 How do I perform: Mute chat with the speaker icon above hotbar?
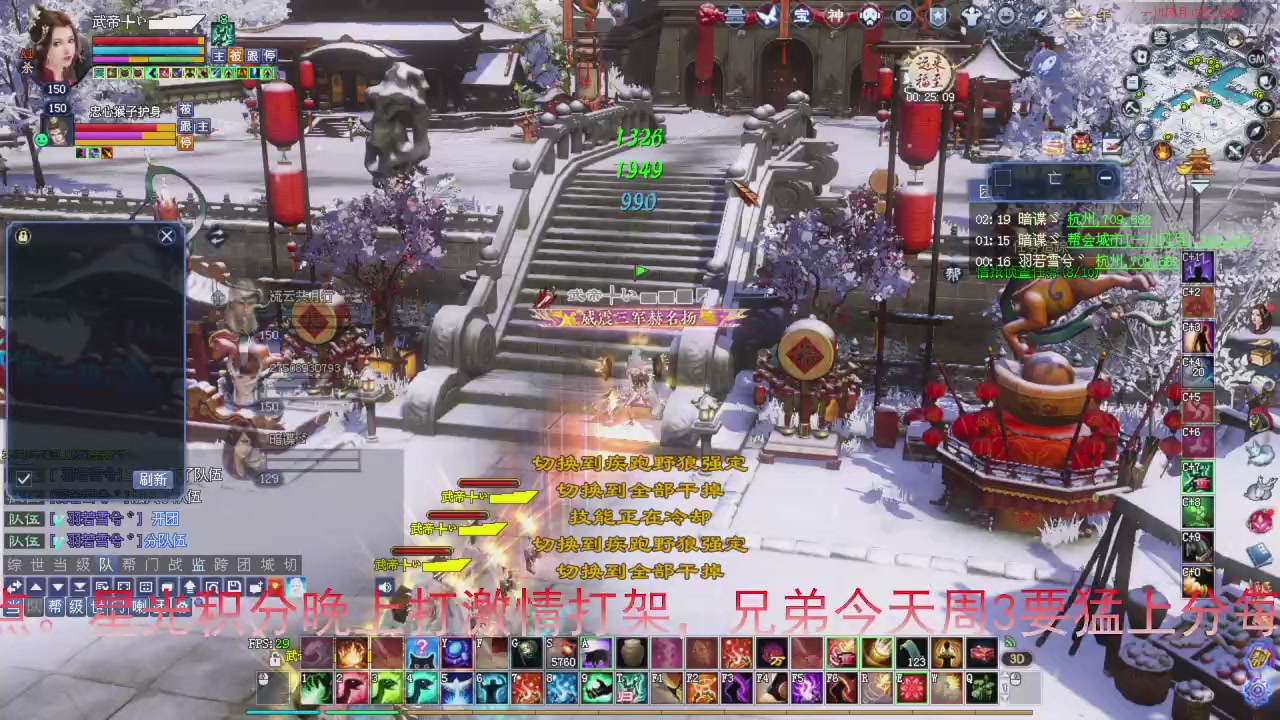[x=384, y=586]
